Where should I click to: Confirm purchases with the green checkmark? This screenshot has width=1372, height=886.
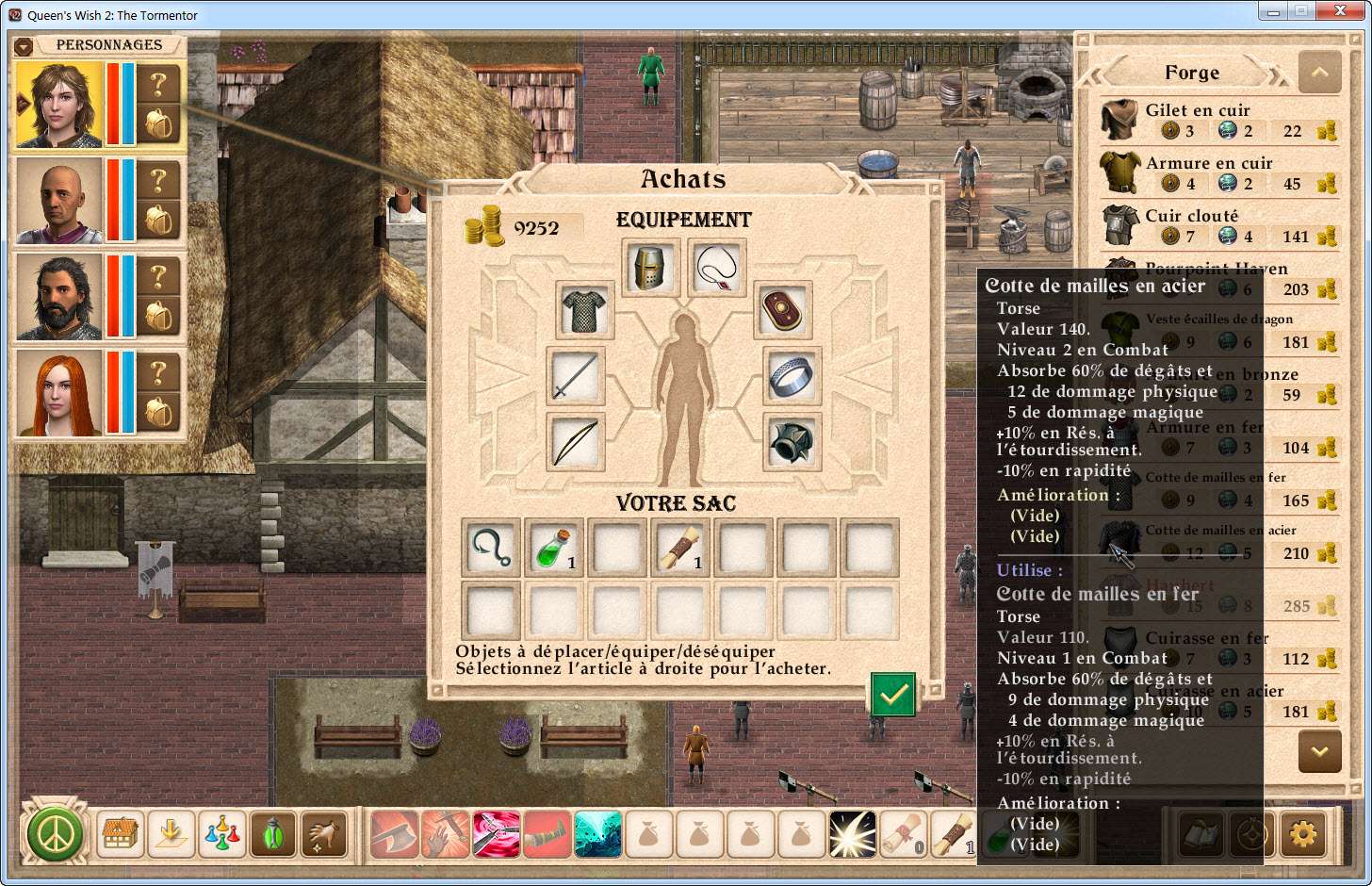tap(892, 695)
